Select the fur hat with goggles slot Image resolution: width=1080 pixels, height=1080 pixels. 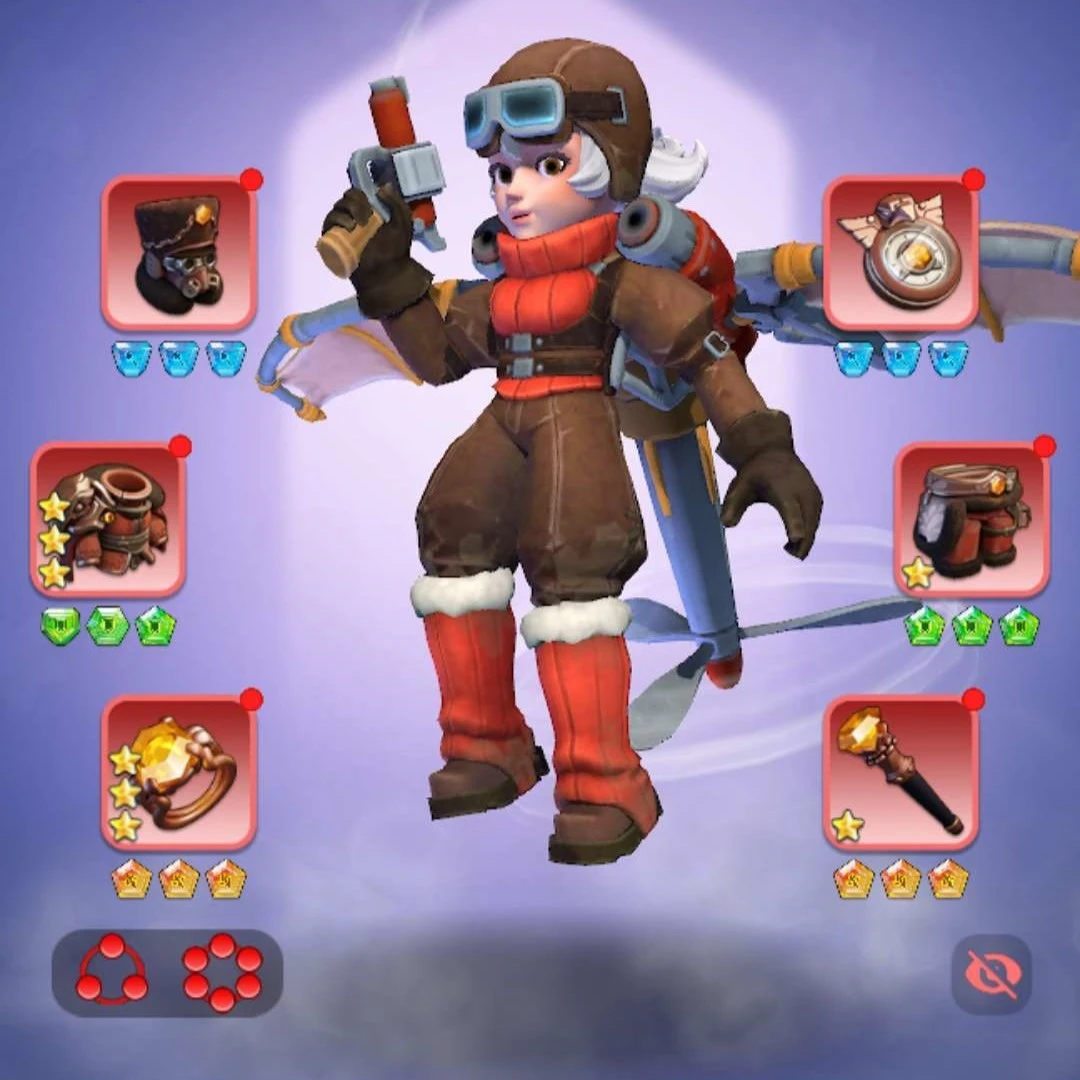pyautogui.click(x=179, y=253)
